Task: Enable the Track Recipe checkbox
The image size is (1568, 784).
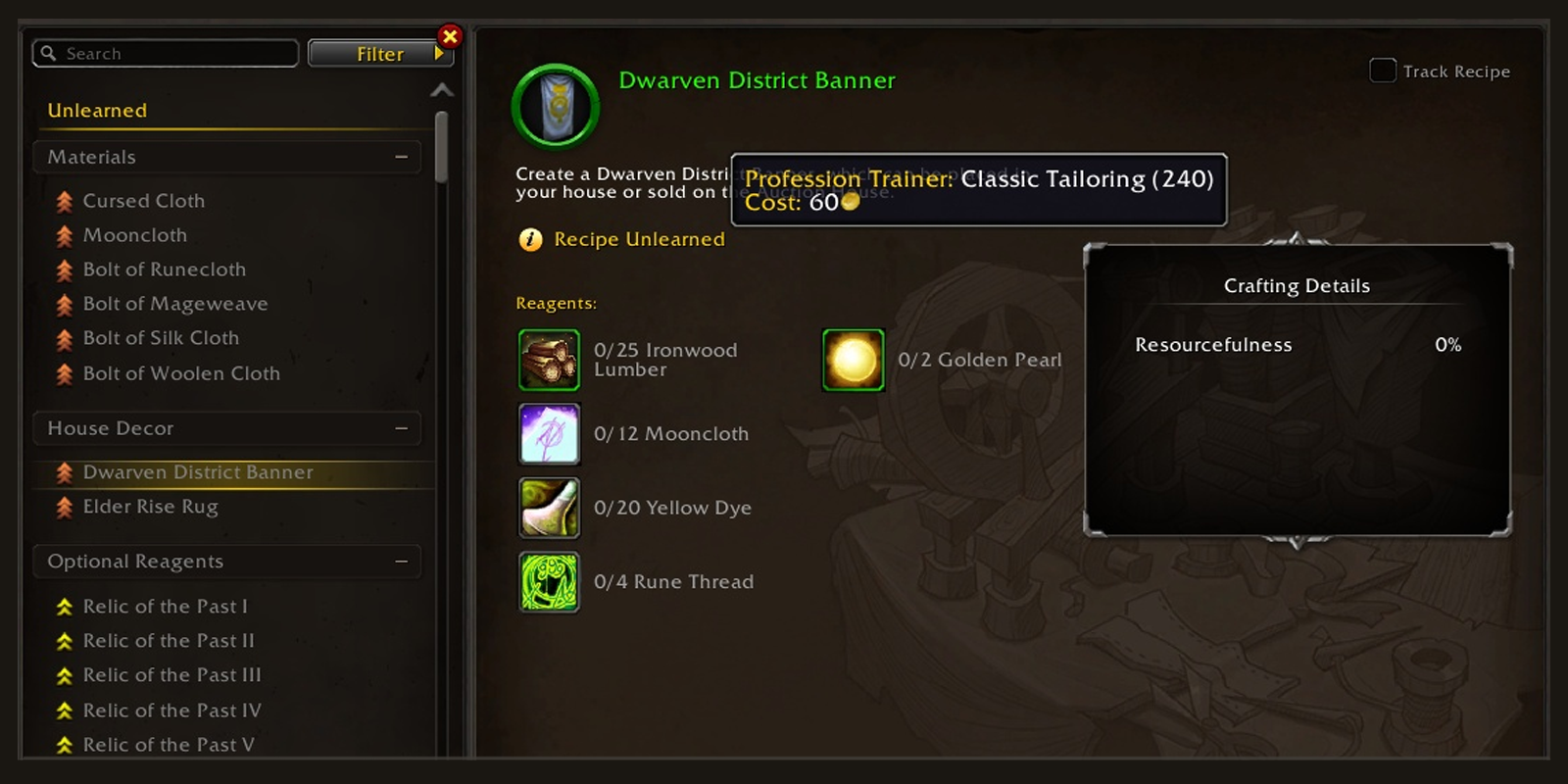Action: [x=1382, y=71]
